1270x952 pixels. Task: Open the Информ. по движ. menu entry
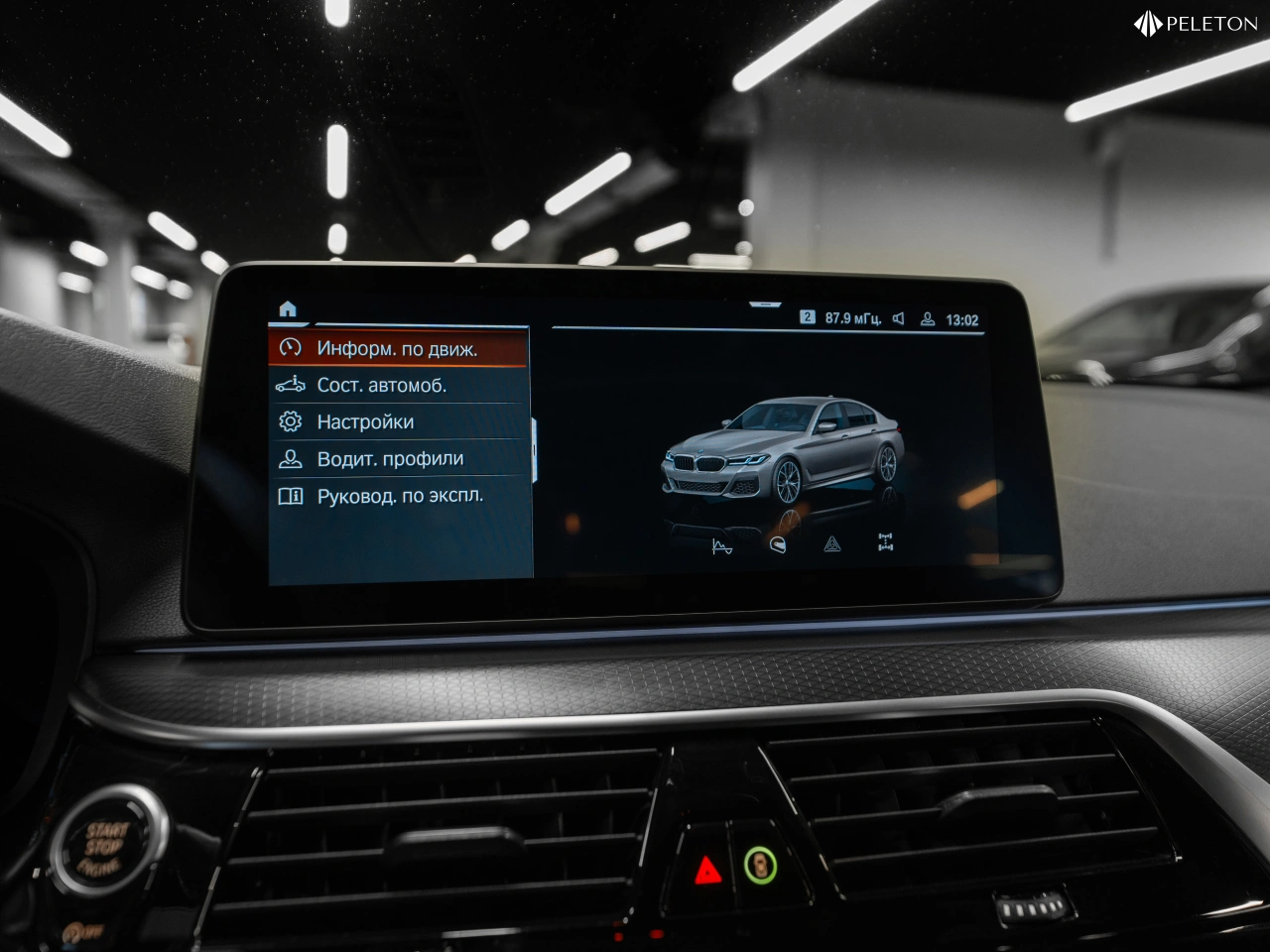pos(397,349)
